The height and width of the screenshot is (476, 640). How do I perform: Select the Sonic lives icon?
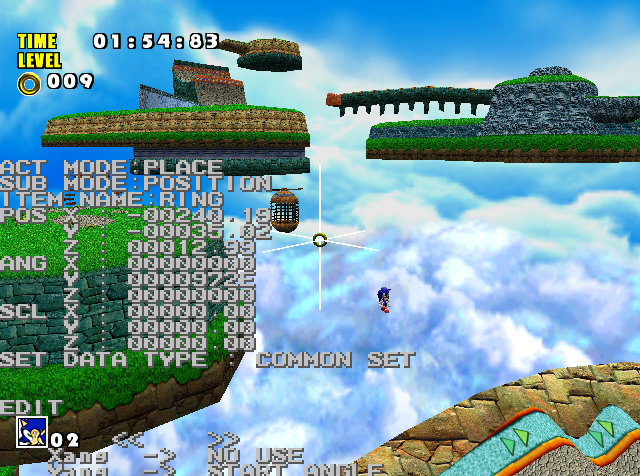click(30, 432)
